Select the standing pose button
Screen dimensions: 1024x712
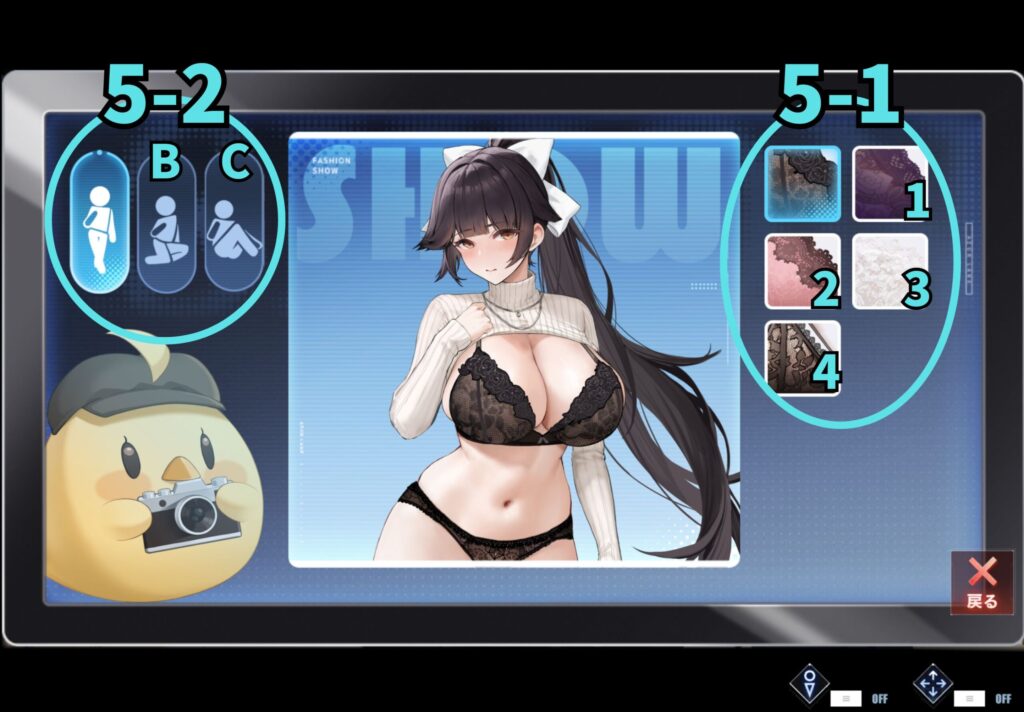click(99, 224)
